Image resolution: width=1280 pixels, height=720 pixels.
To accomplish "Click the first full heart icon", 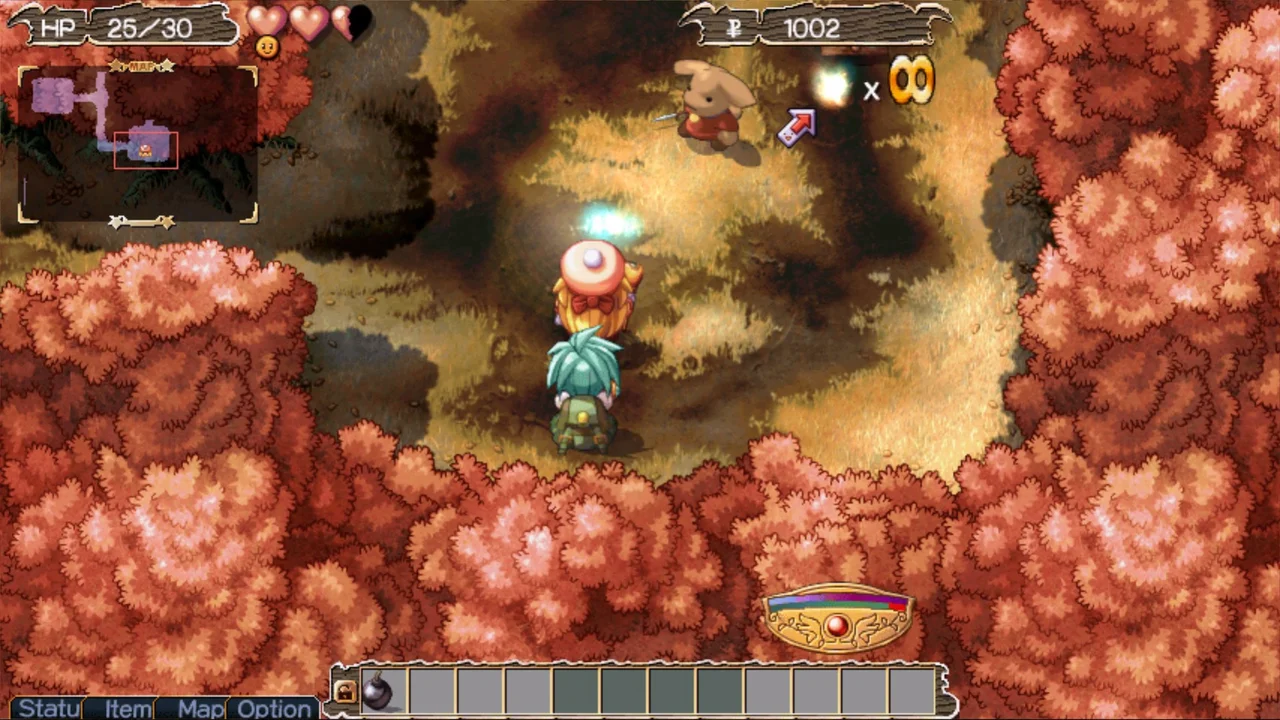I will tap(265, 22).
